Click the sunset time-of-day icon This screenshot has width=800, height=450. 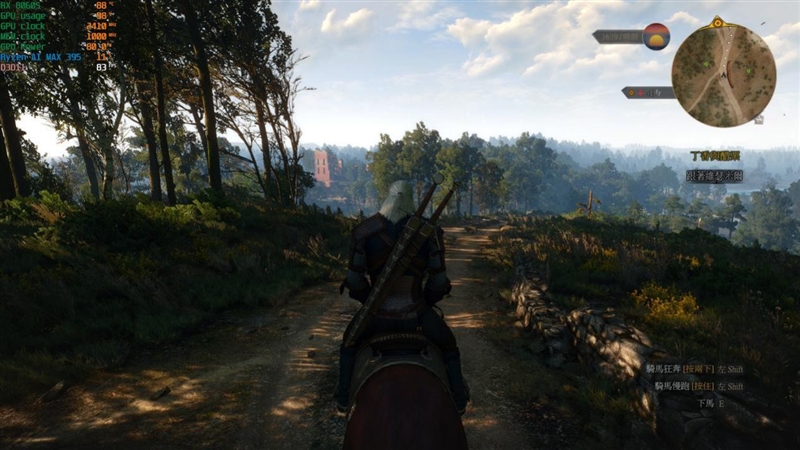click(656, 36)
